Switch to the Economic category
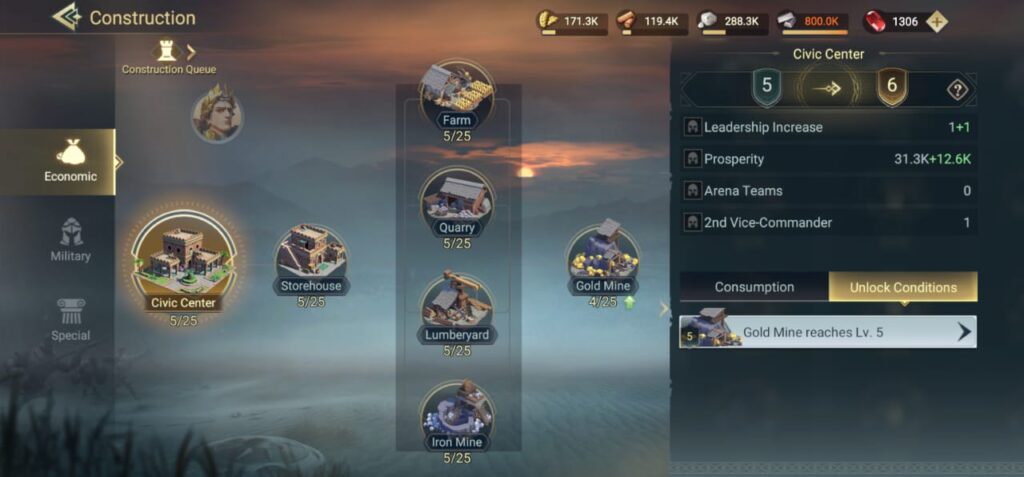1024x477 pixels. click(x=70, y=161)
